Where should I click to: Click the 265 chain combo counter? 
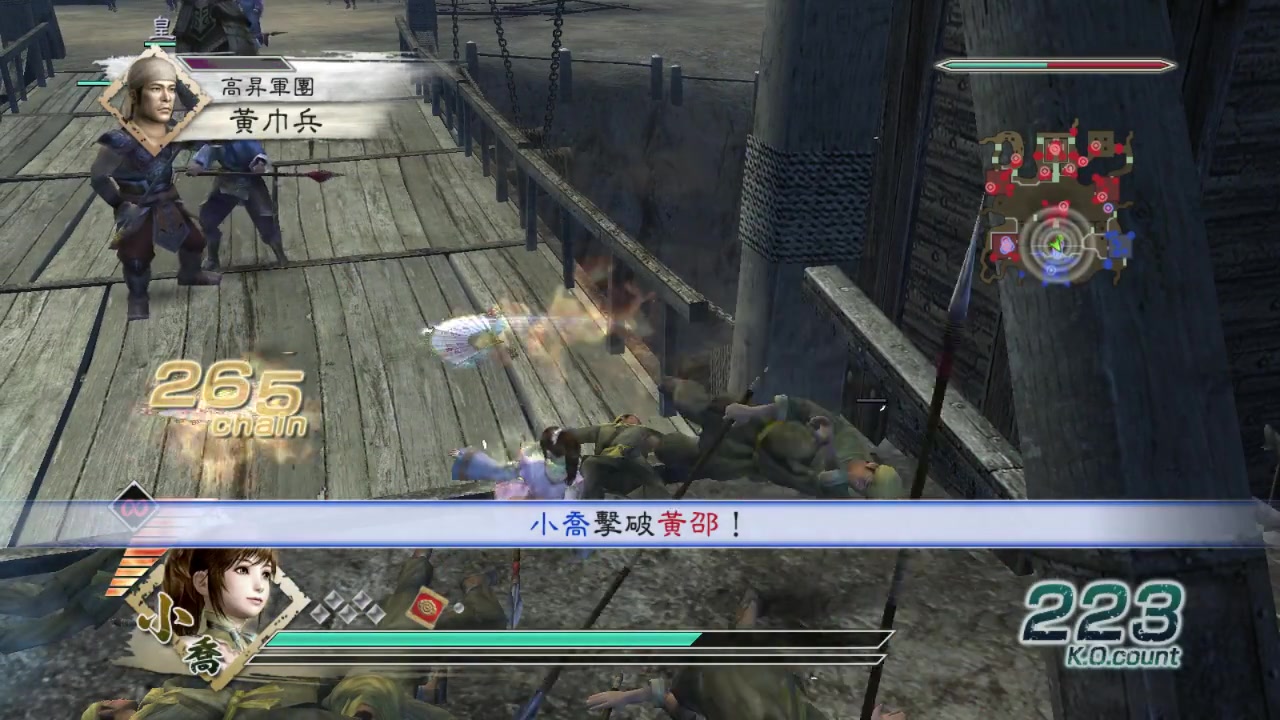[x=226, y=397]
